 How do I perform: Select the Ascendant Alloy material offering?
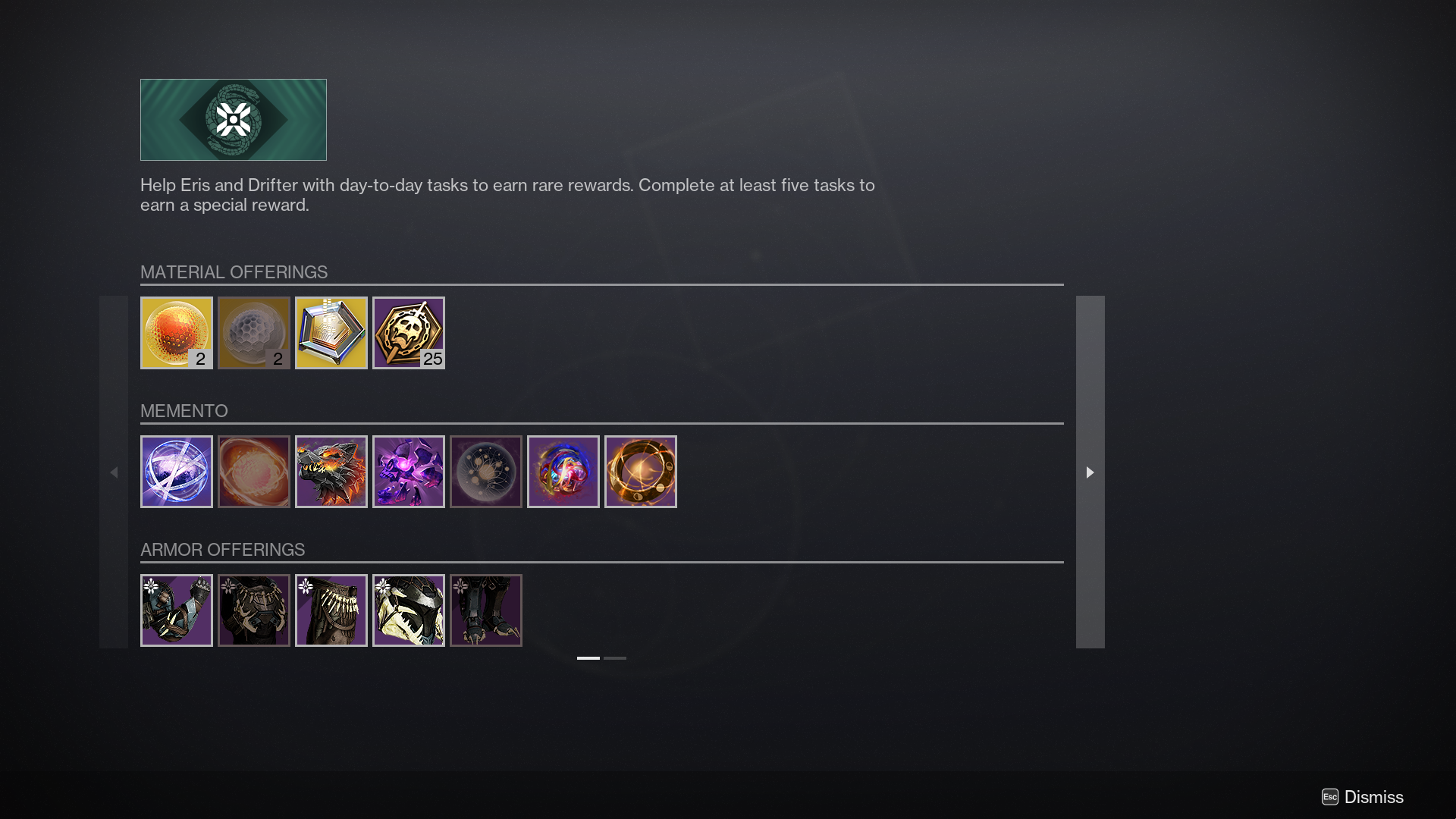coord(254,332)
